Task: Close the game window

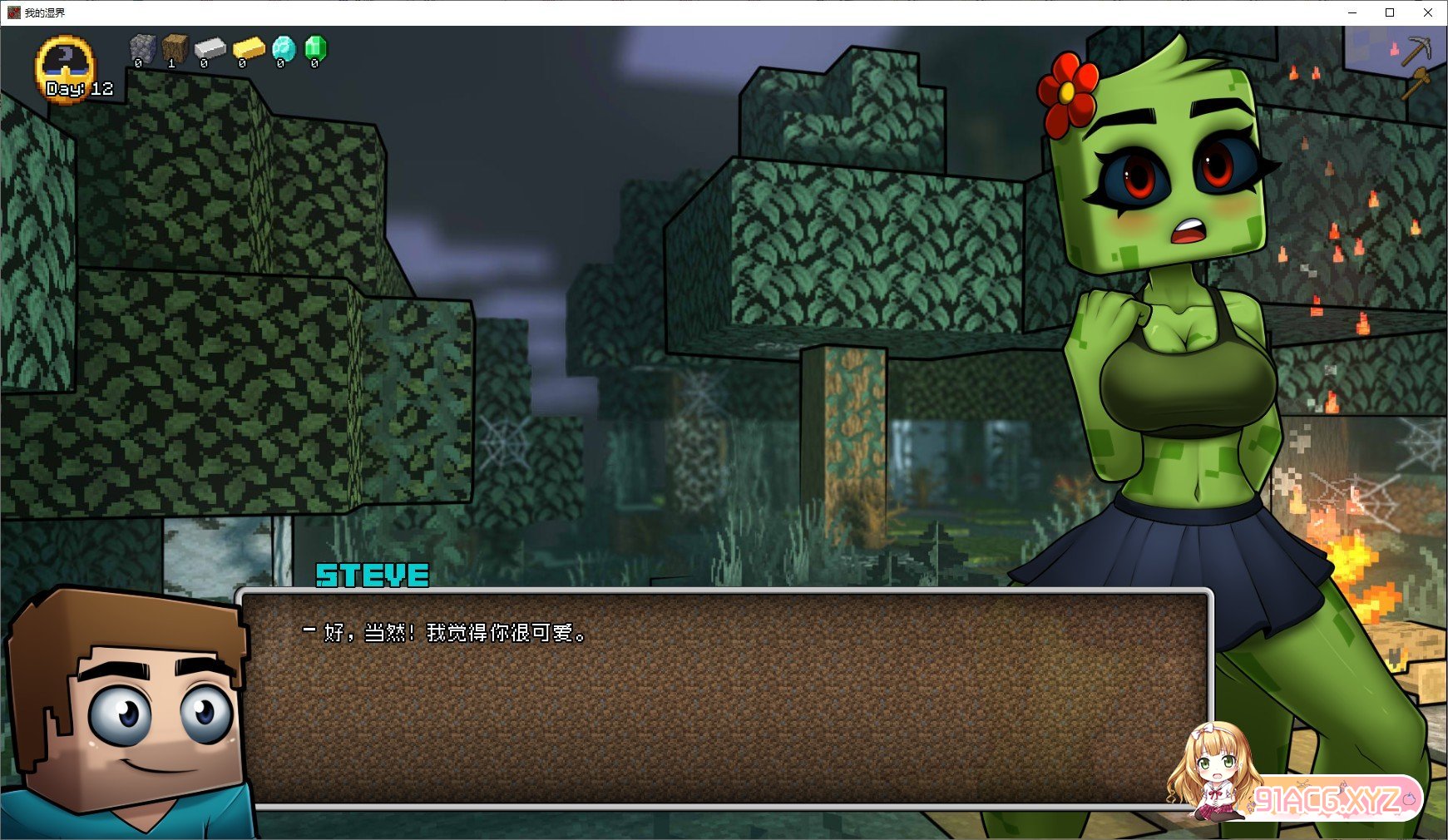Action: [1428, 12]
